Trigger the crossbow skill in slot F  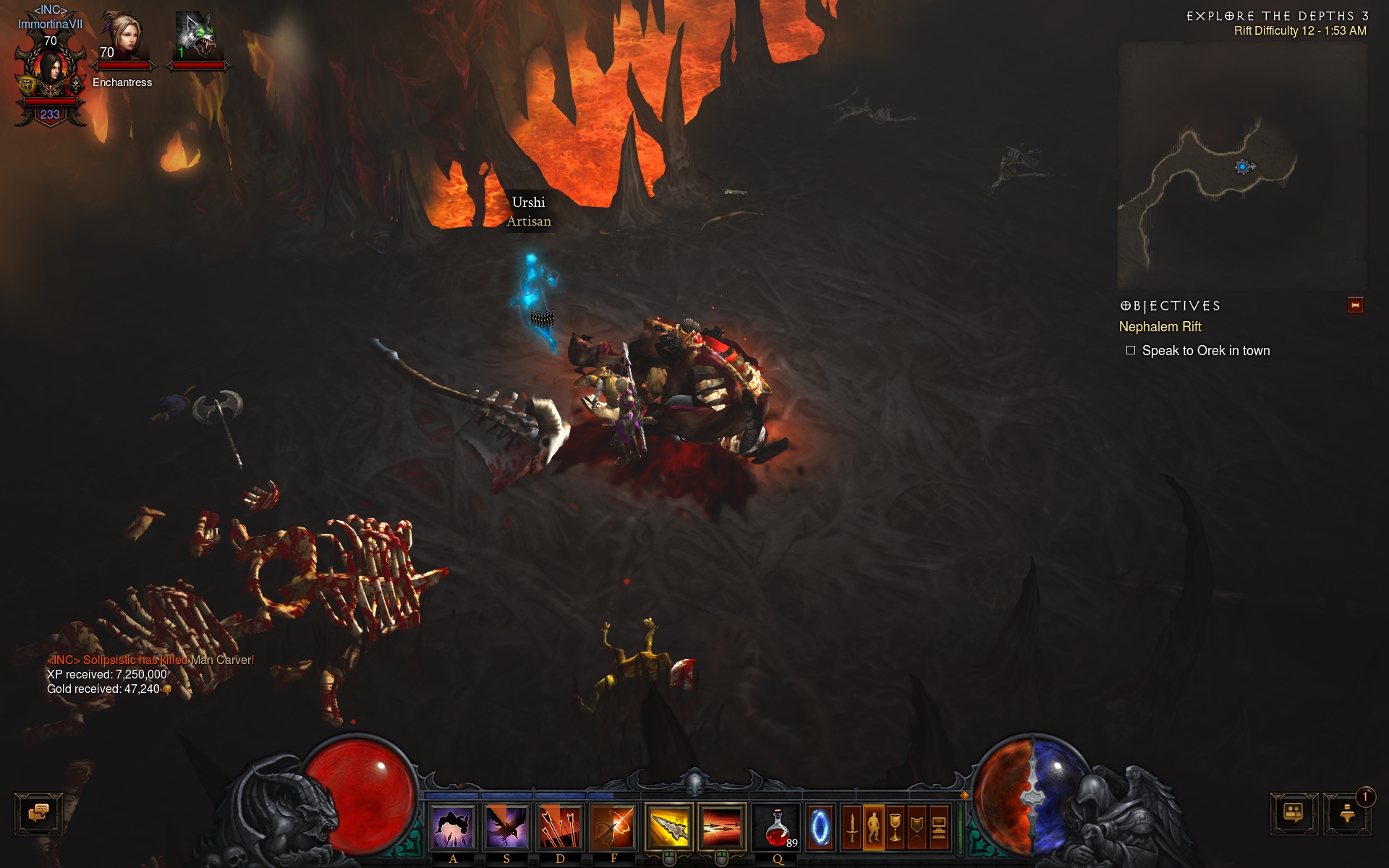click(x=613, y=827)
